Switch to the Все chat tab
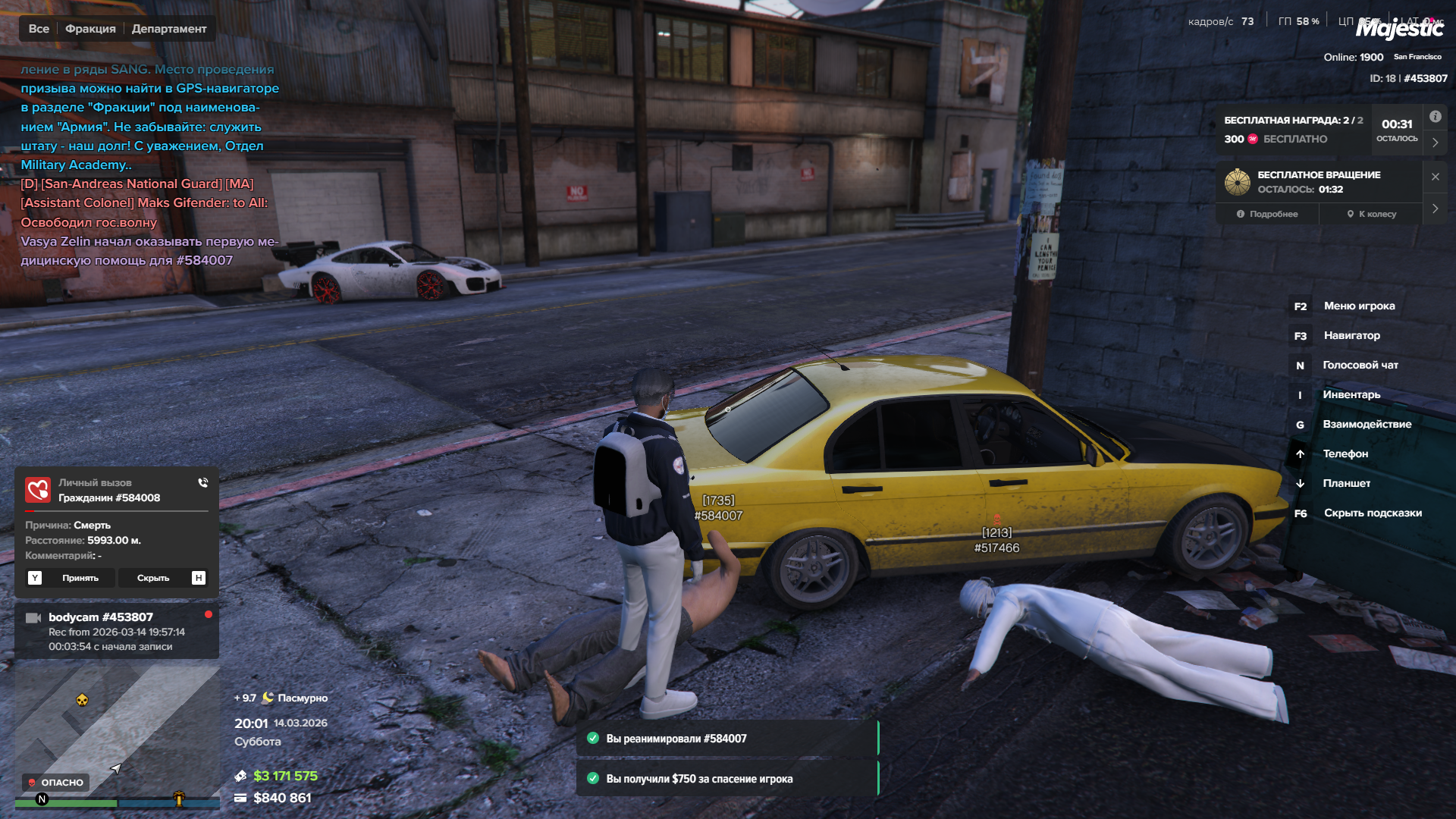Image resolution: width=1456 pixels, height=819 pixels. click(39, 29)
